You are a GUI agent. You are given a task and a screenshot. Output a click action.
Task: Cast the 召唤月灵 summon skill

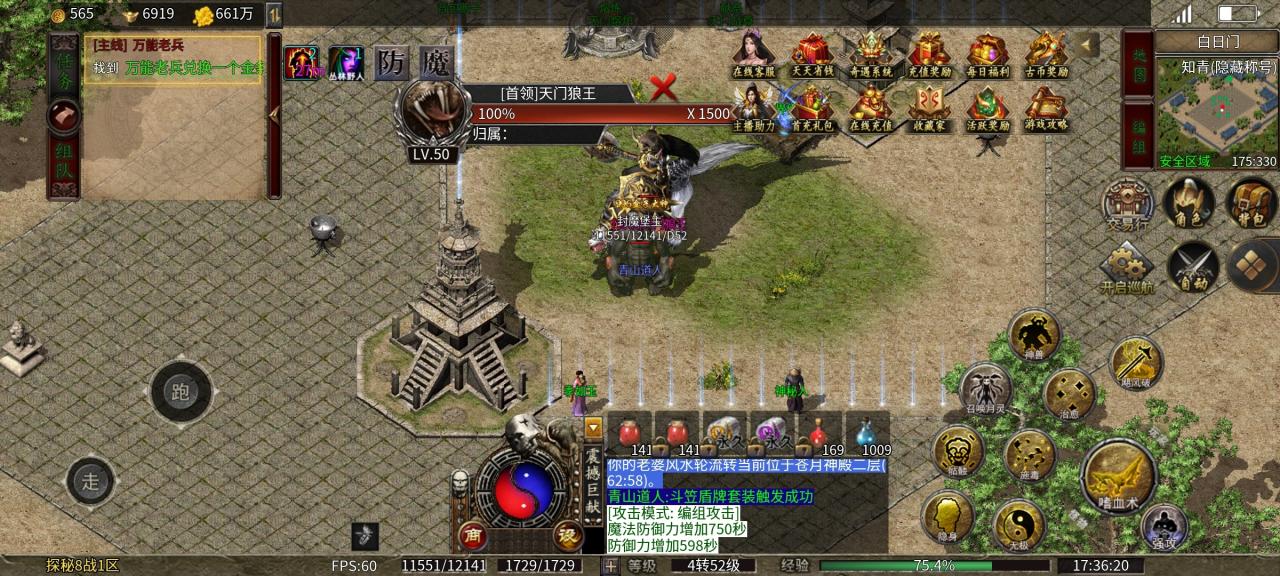[984, 388]
